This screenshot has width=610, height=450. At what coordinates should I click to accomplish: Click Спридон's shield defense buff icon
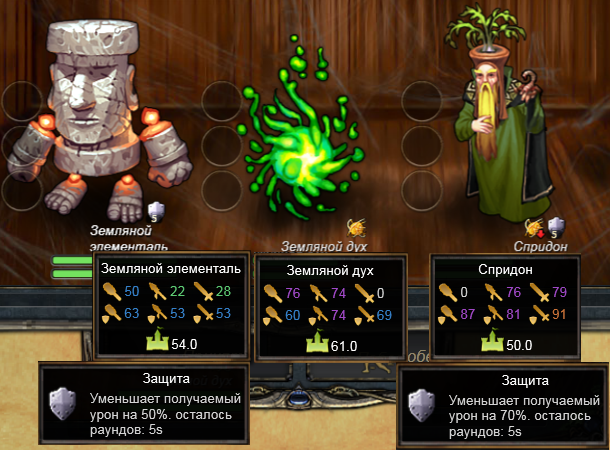tap(557, 227)
